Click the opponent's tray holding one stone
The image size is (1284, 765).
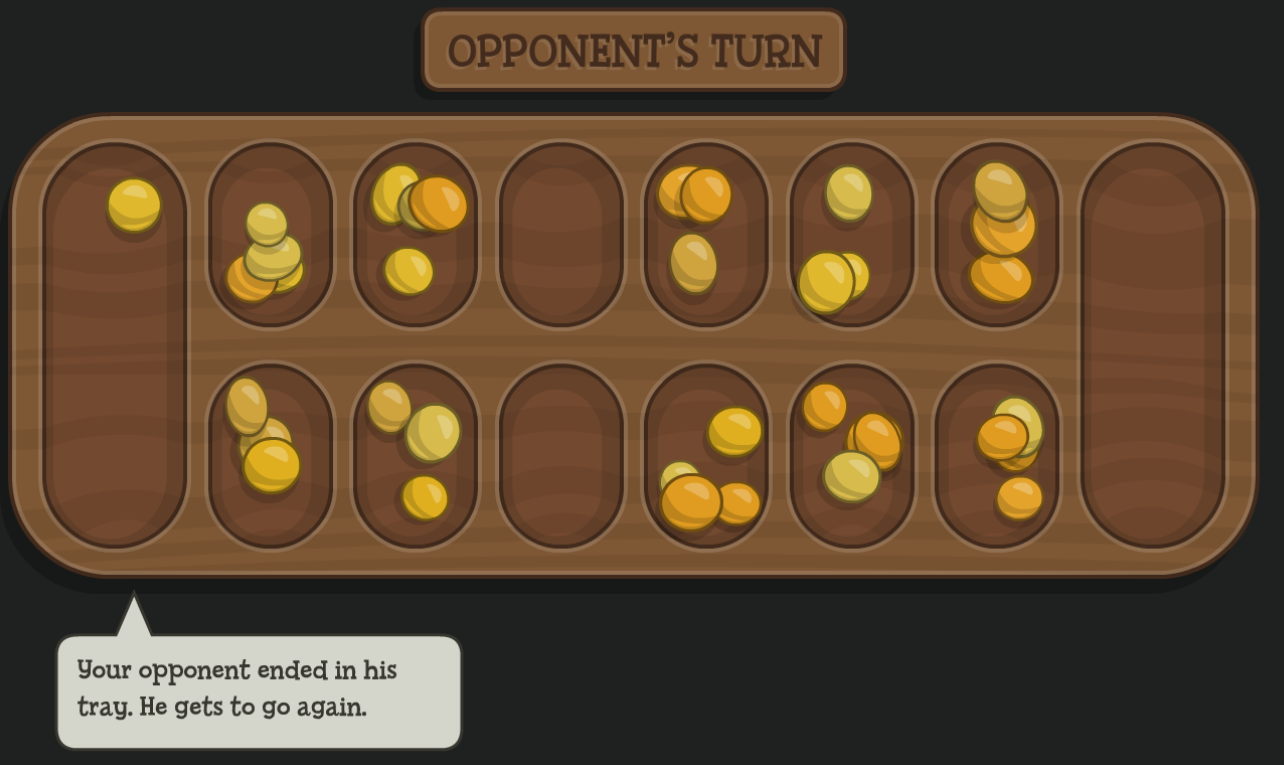coord(115,345)
